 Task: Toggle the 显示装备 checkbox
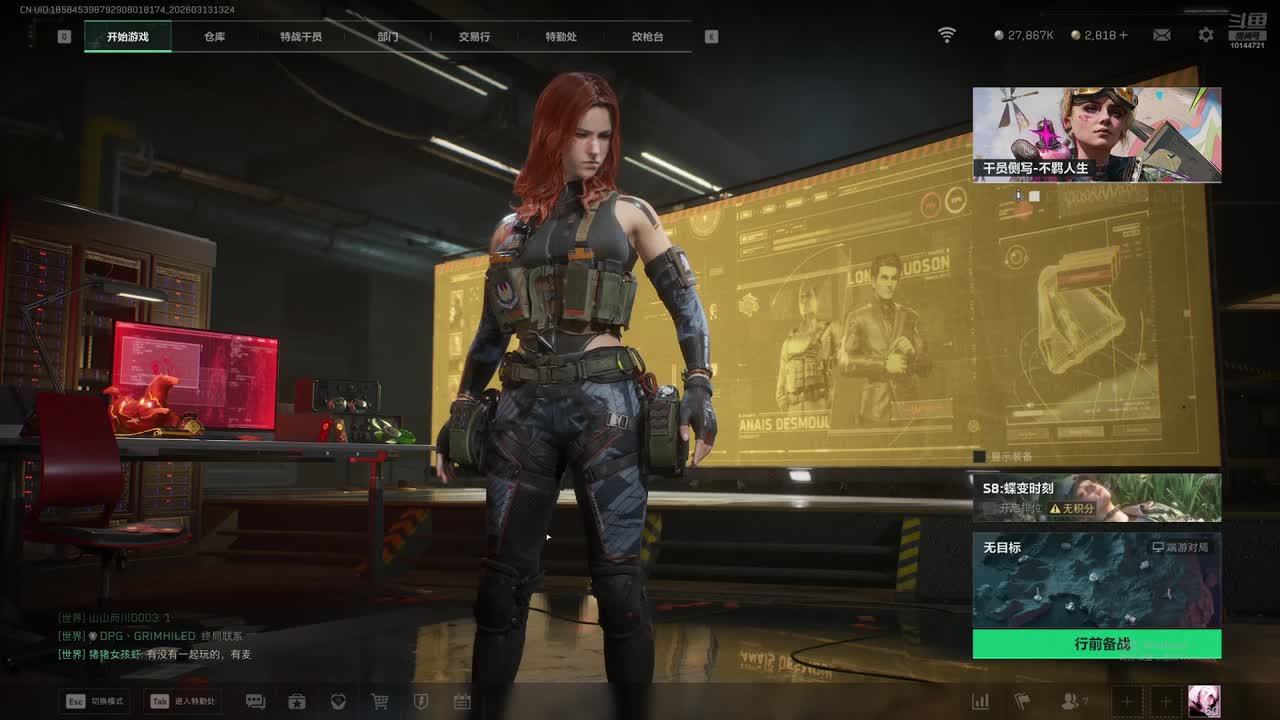[x=980, y=457]
